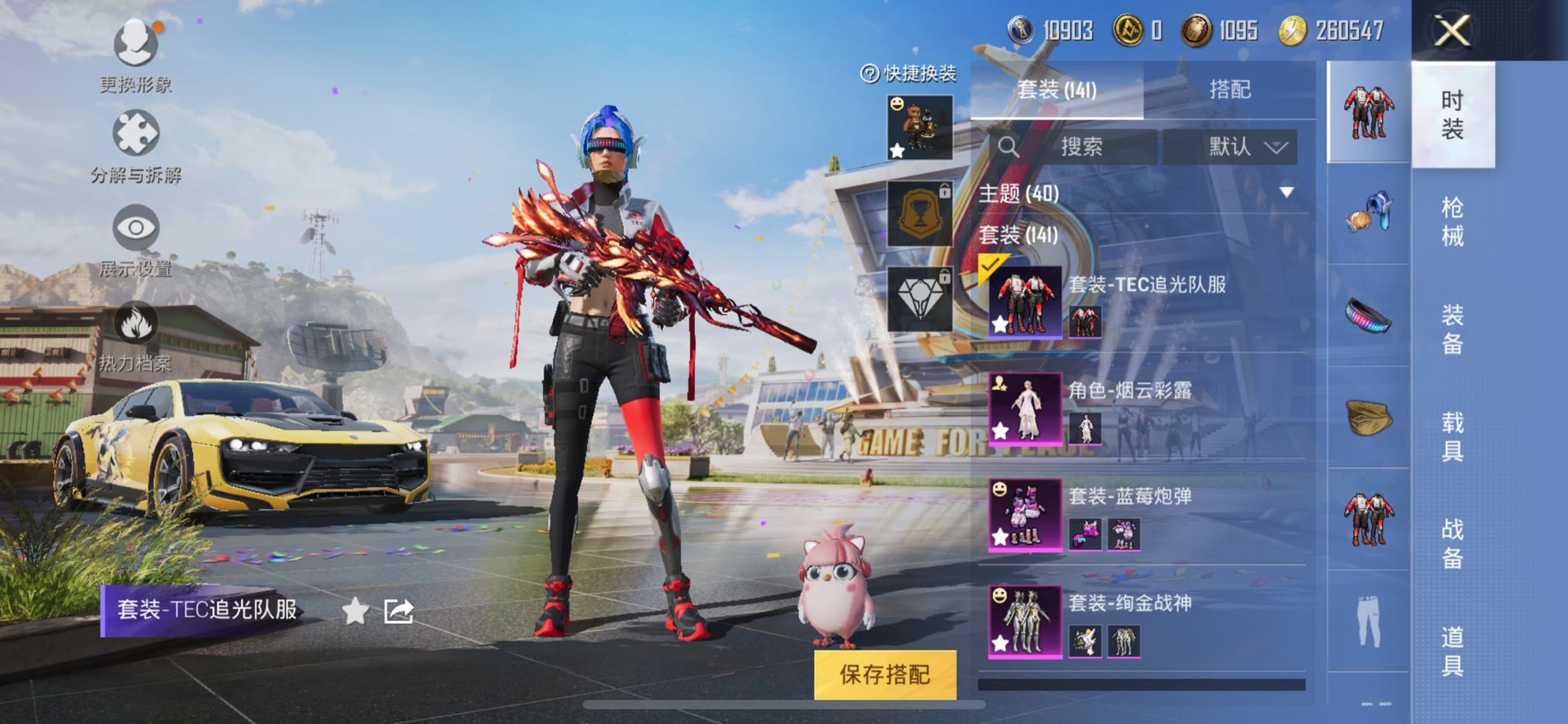Select the 套装 (141) tab
Screen dimensions: 1568x724
coord(1057,89)
